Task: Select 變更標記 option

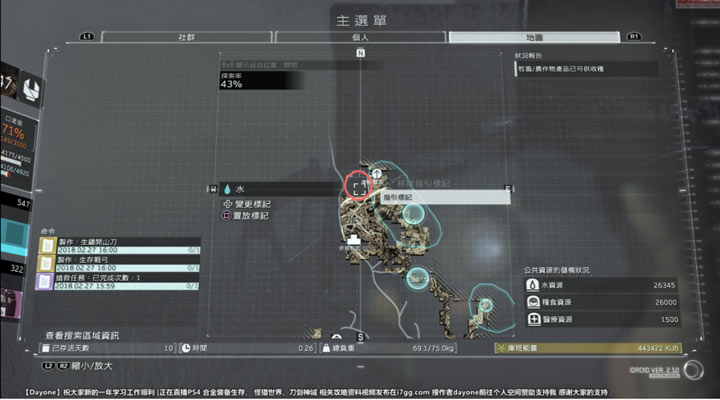Action: click(250, 204)
